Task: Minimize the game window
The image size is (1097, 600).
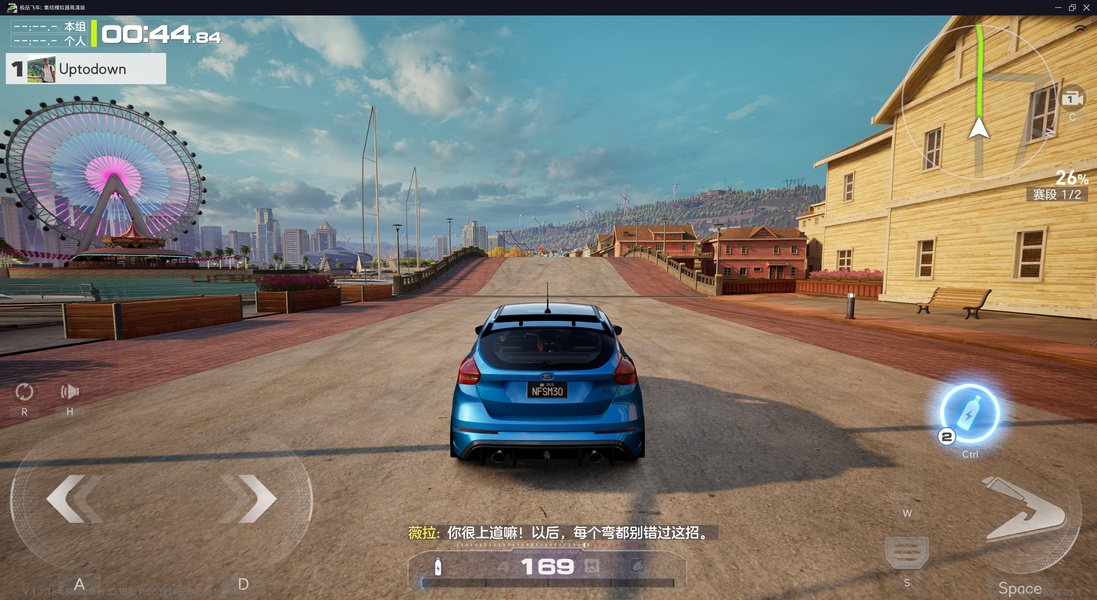Action: tap(1056, 7)
